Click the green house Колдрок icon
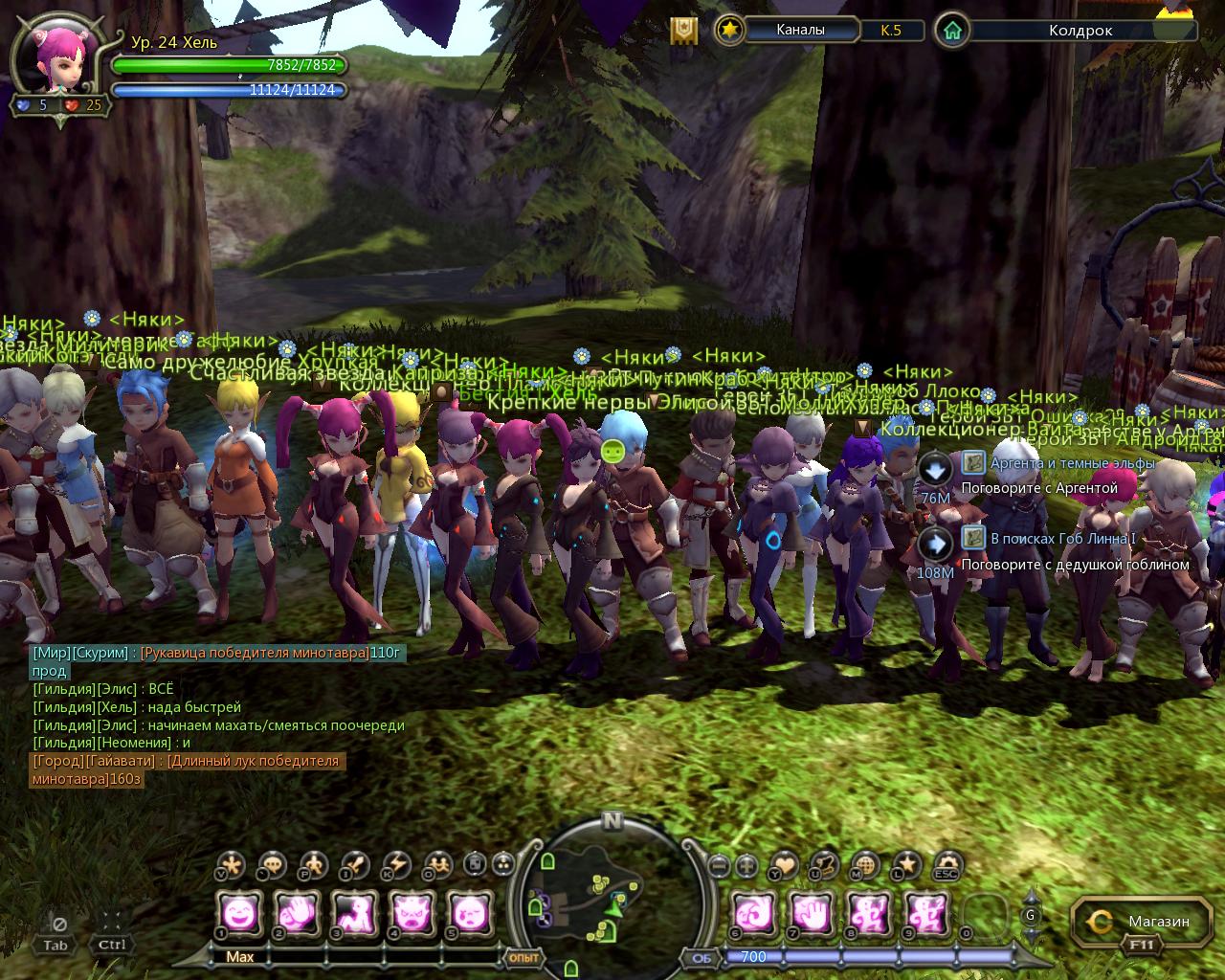Screen dimensions: 1225x980 [951, 30]
